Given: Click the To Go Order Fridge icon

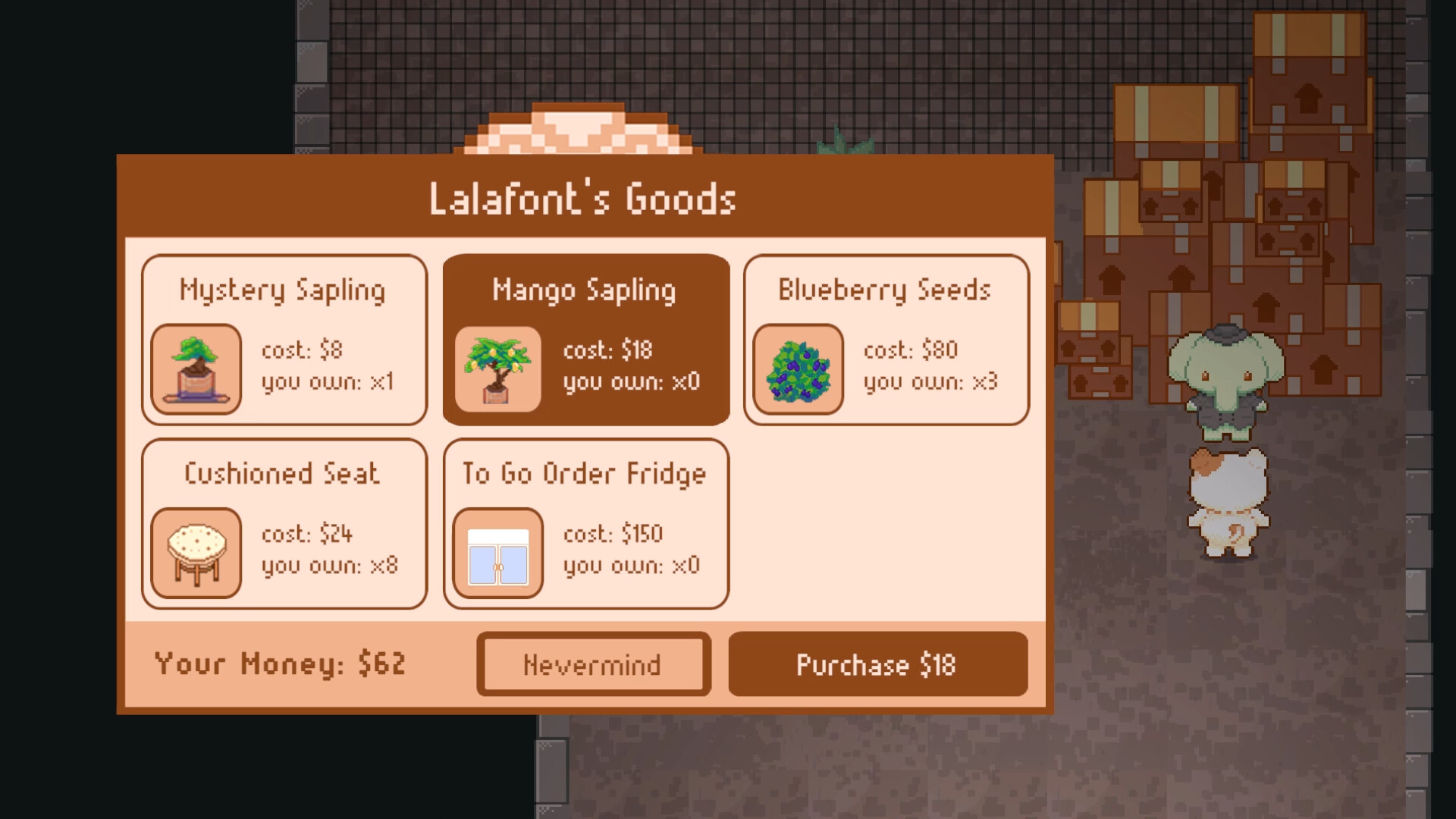Looking at the screenshot, I should 497,553.
